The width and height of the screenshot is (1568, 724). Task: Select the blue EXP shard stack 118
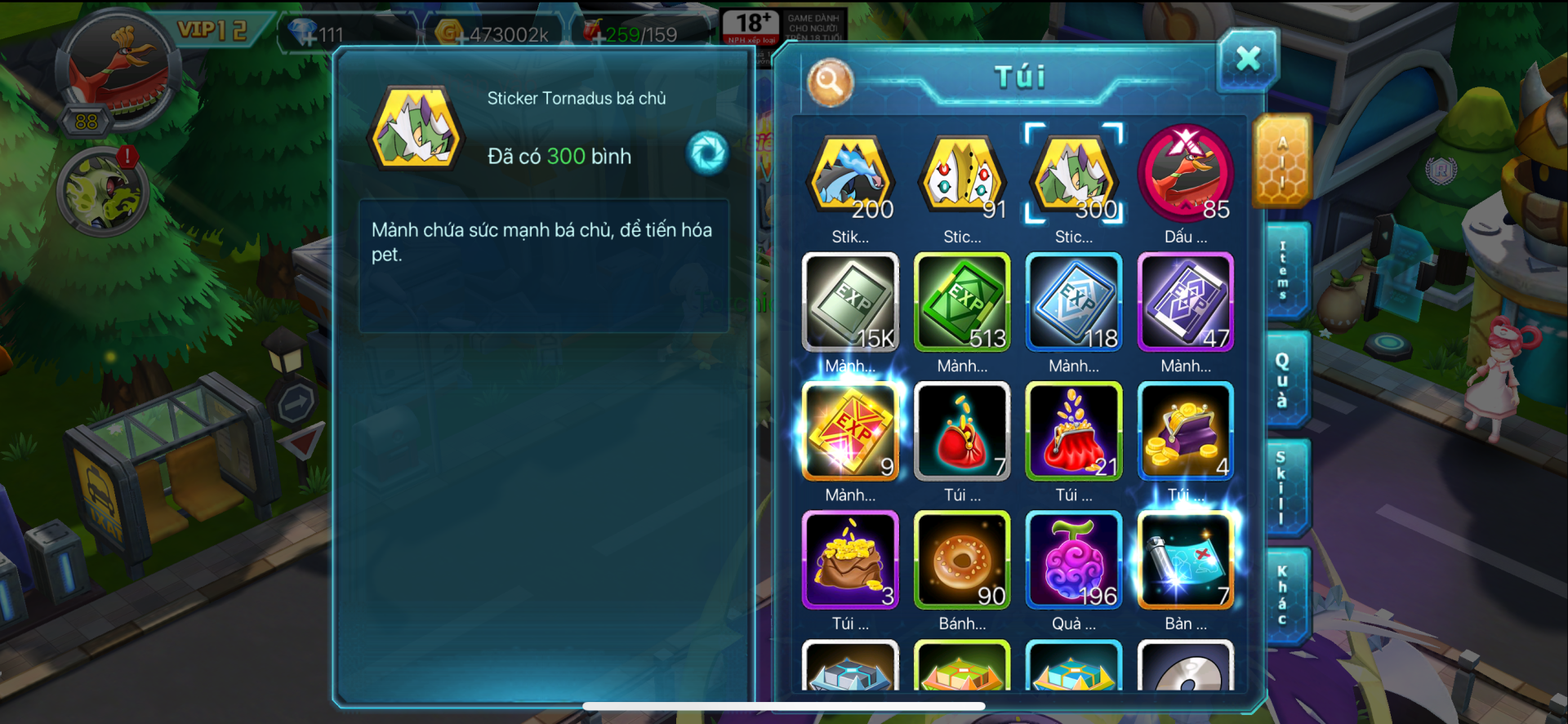(1074, 303)
